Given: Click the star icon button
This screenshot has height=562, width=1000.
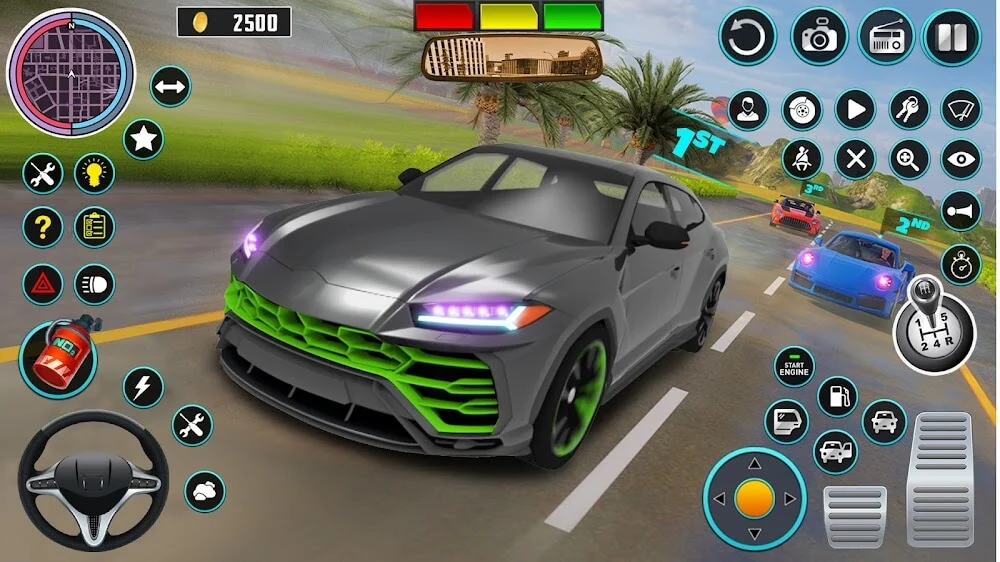Looking at the screenshot, I should [x=143, y=139].
